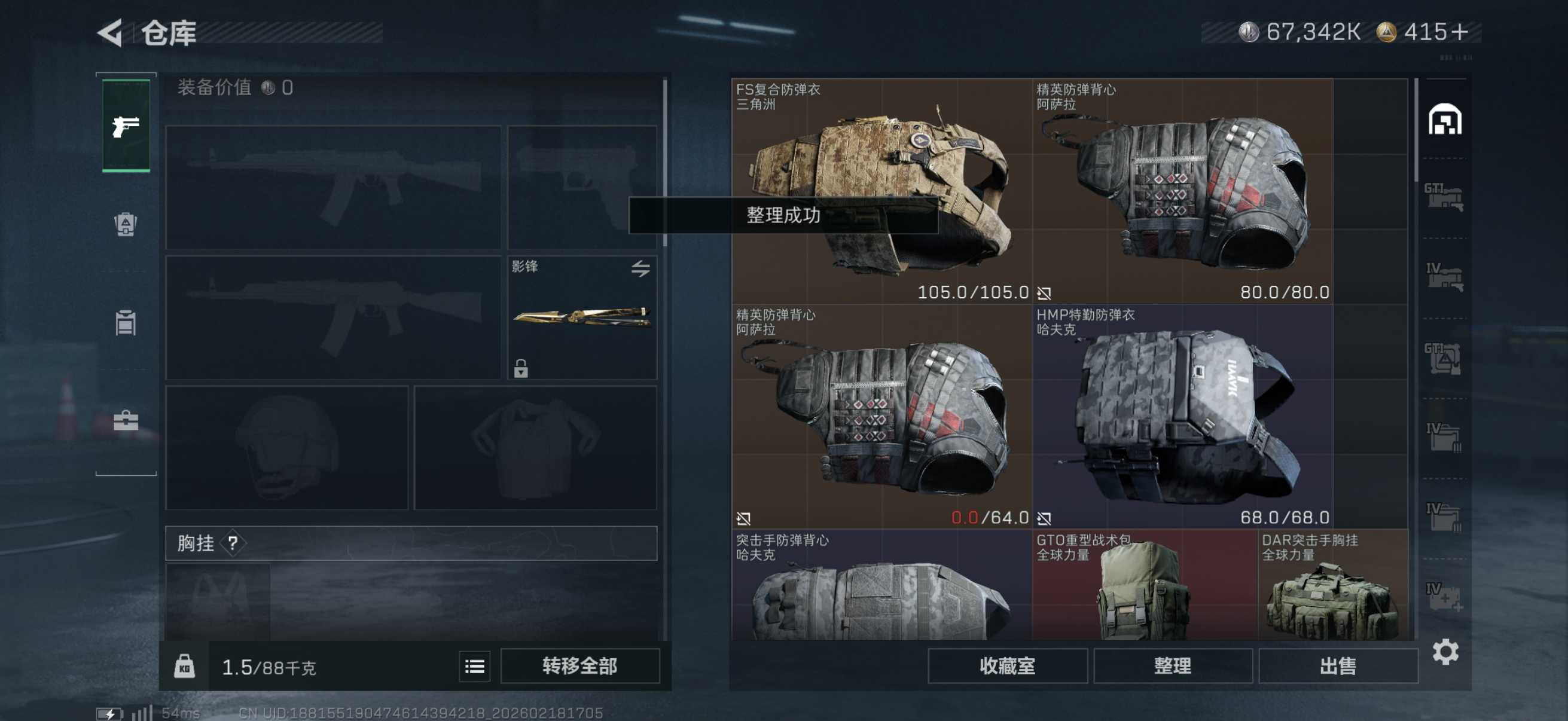Open the 收藏室 collection room
The width and height of the screenshot is (1568, 721).
click(x=1007, y=666)
